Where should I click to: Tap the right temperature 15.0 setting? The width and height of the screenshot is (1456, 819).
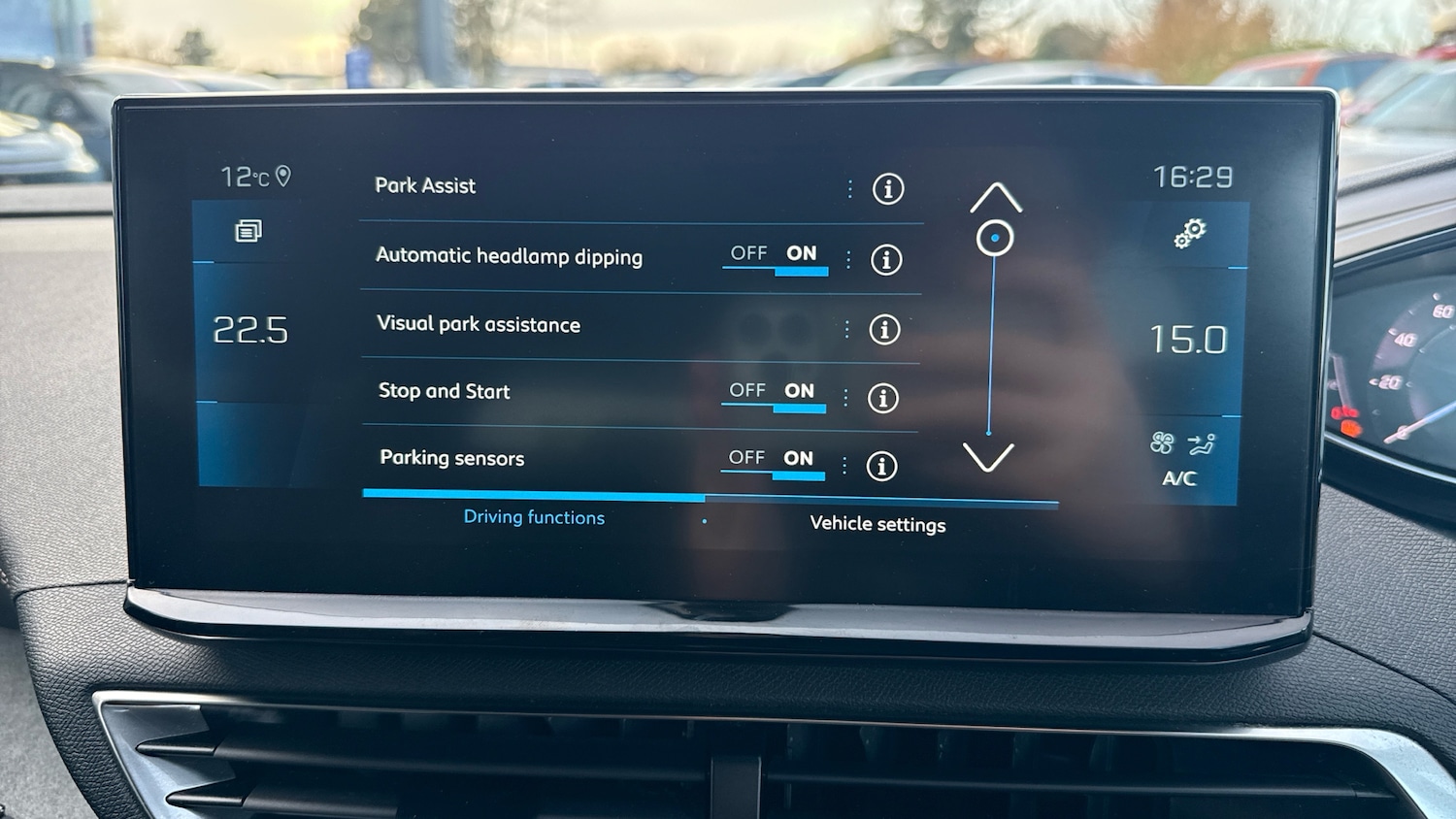coord(1188,340)
